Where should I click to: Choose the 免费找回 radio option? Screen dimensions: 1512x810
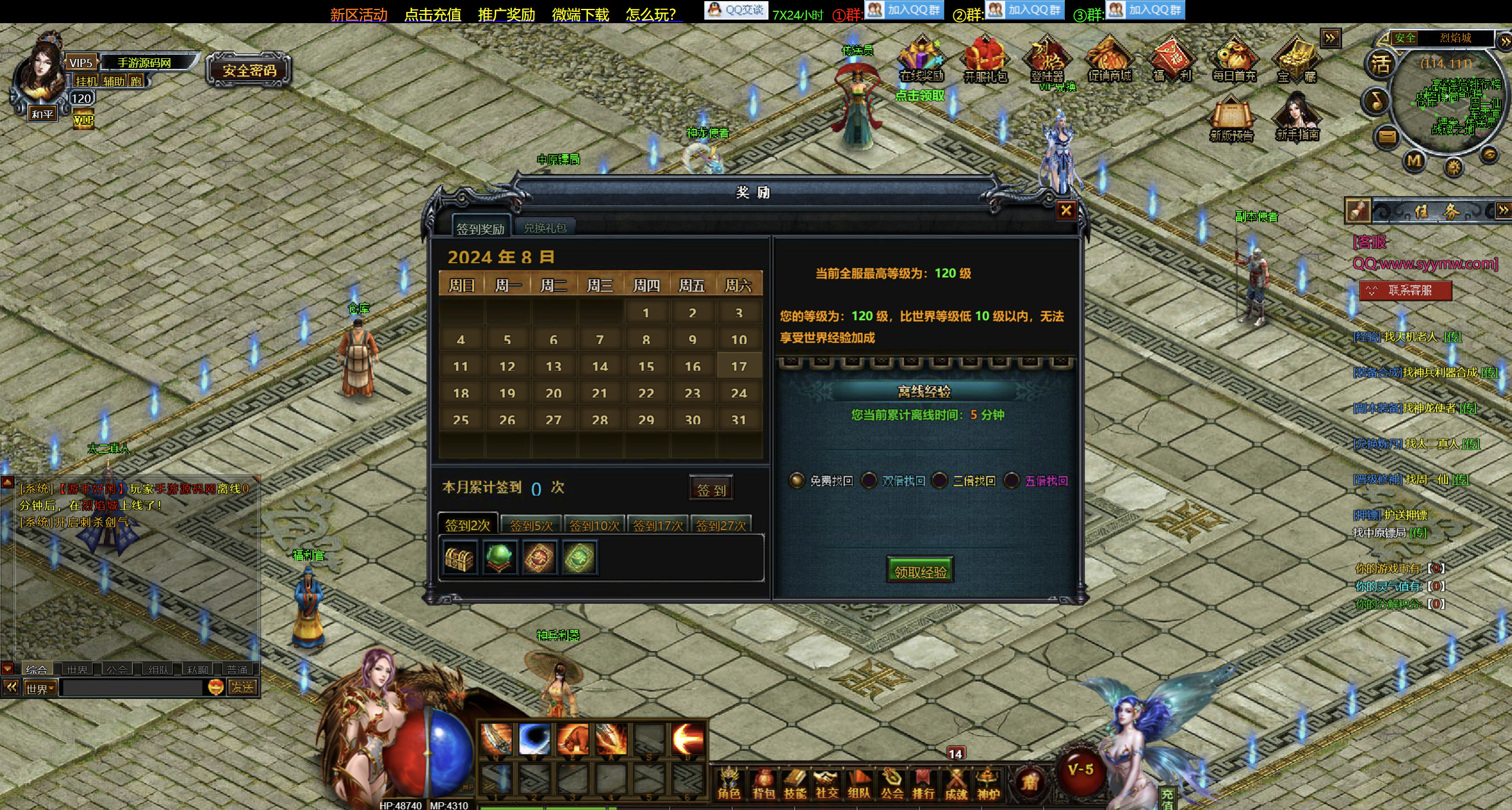[796, 480]
